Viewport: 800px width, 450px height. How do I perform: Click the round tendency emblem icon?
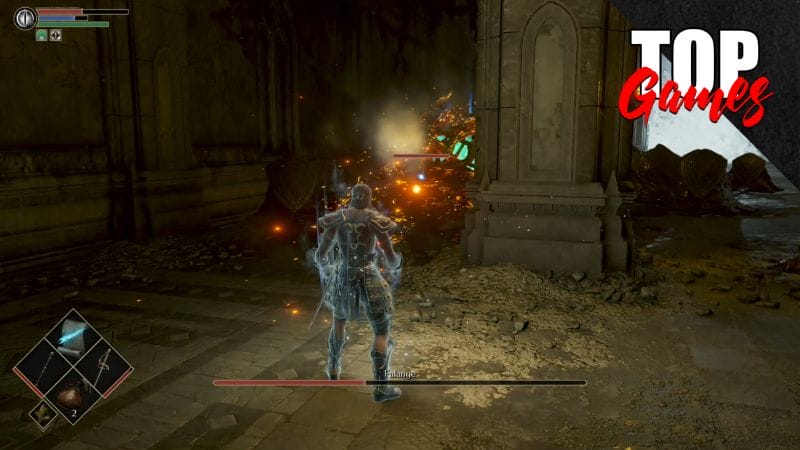click(25, 18)
